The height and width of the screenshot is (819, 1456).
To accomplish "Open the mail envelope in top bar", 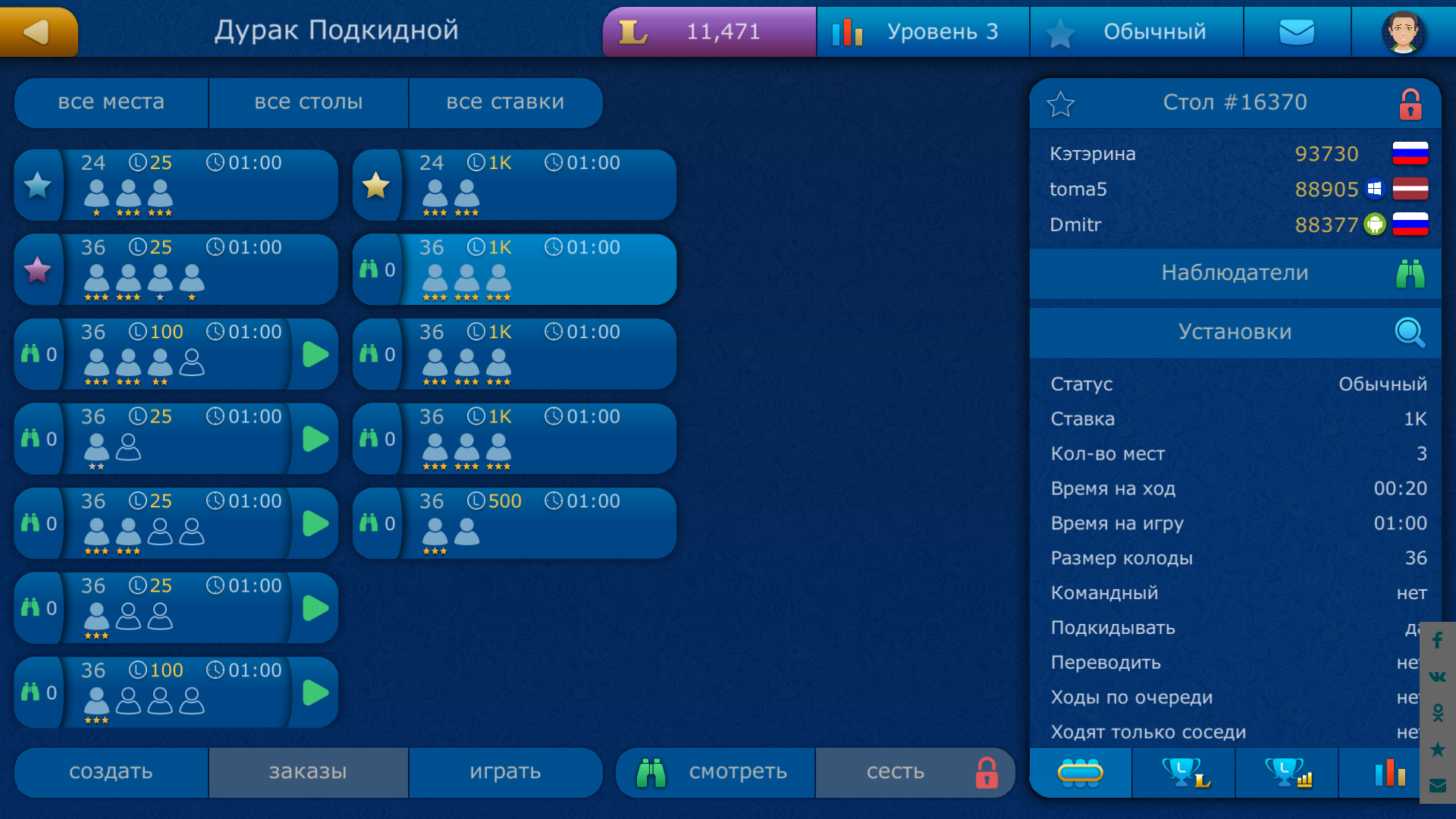I will coord(1297,31).
